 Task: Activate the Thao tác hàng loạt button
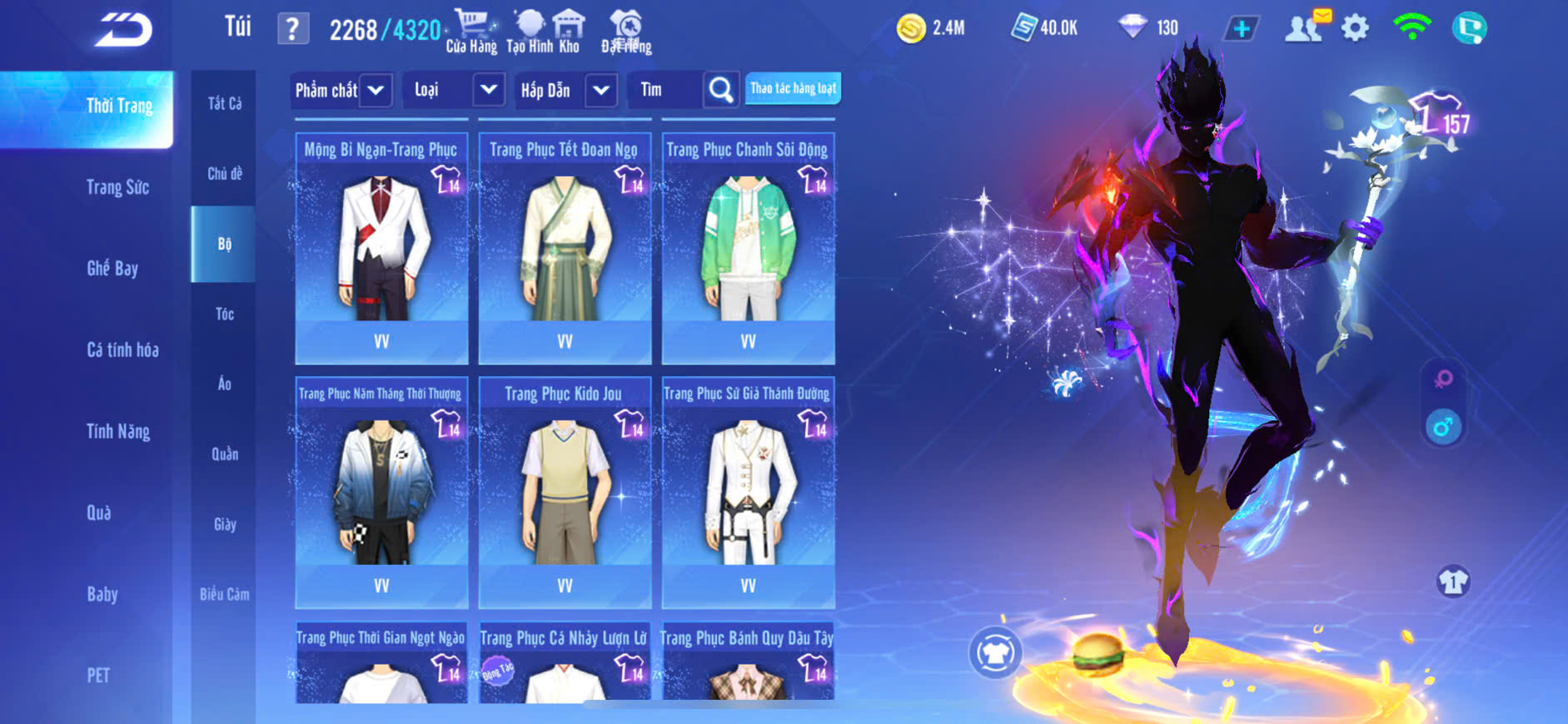[793, 88]
